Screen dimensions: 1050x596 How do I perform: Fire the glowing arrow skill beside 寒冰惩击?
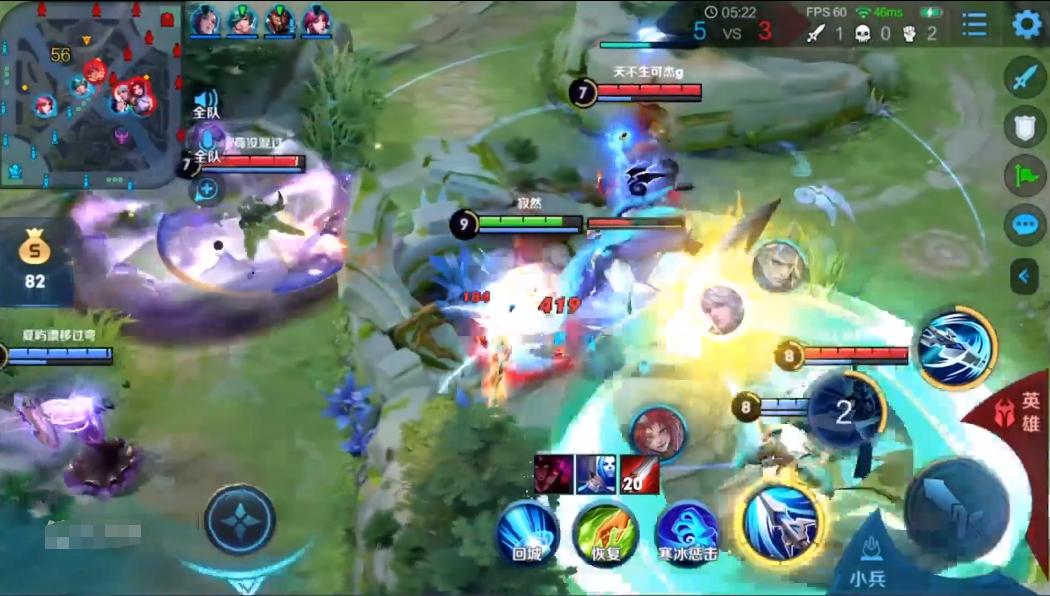tap(780, 520)
